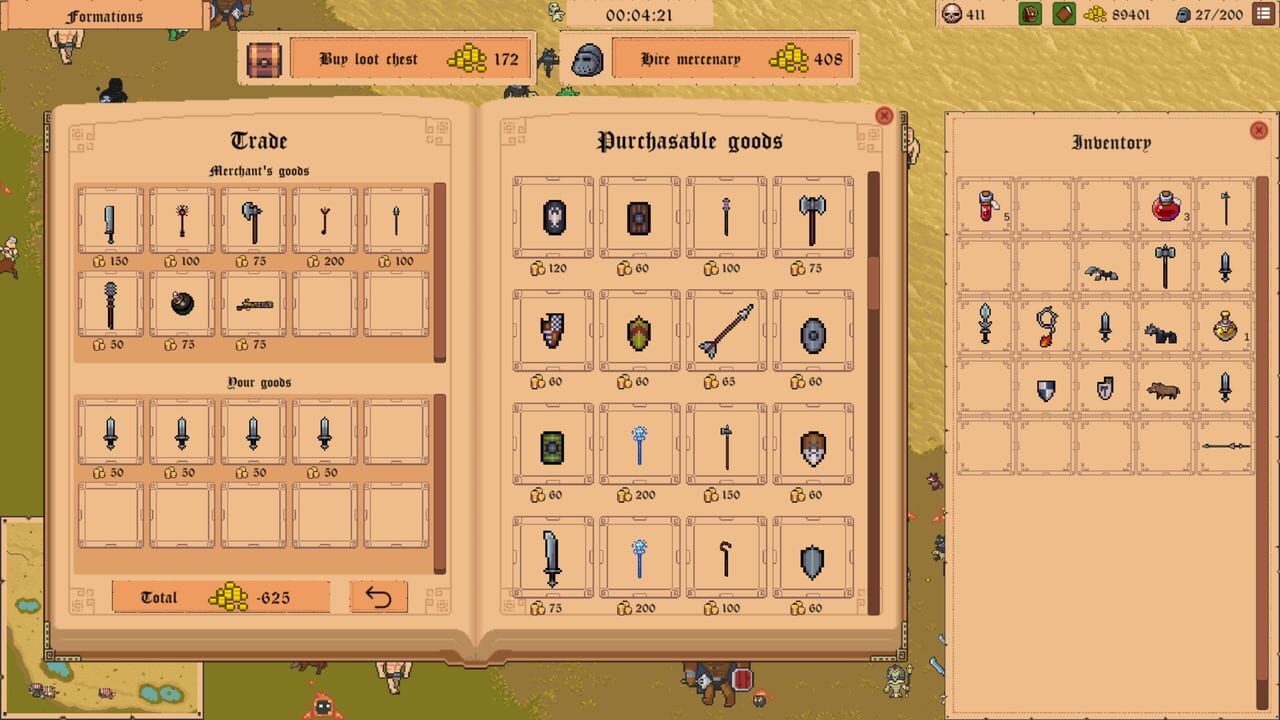The image size is (1280, 720).
Task: Pick the flintlock pistol priced 75
Action: pyautogui.click(x=253, y=303)
